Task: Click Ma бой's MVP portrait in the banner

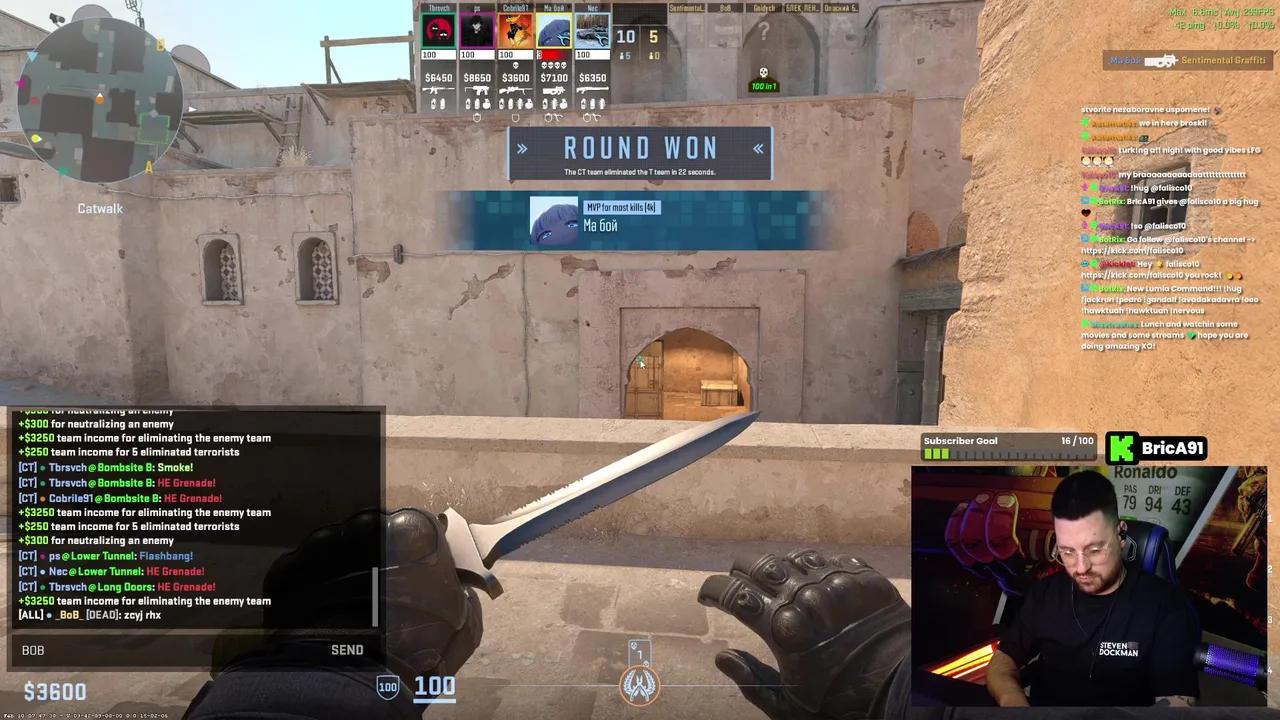Action: click(x=554, y=220)
